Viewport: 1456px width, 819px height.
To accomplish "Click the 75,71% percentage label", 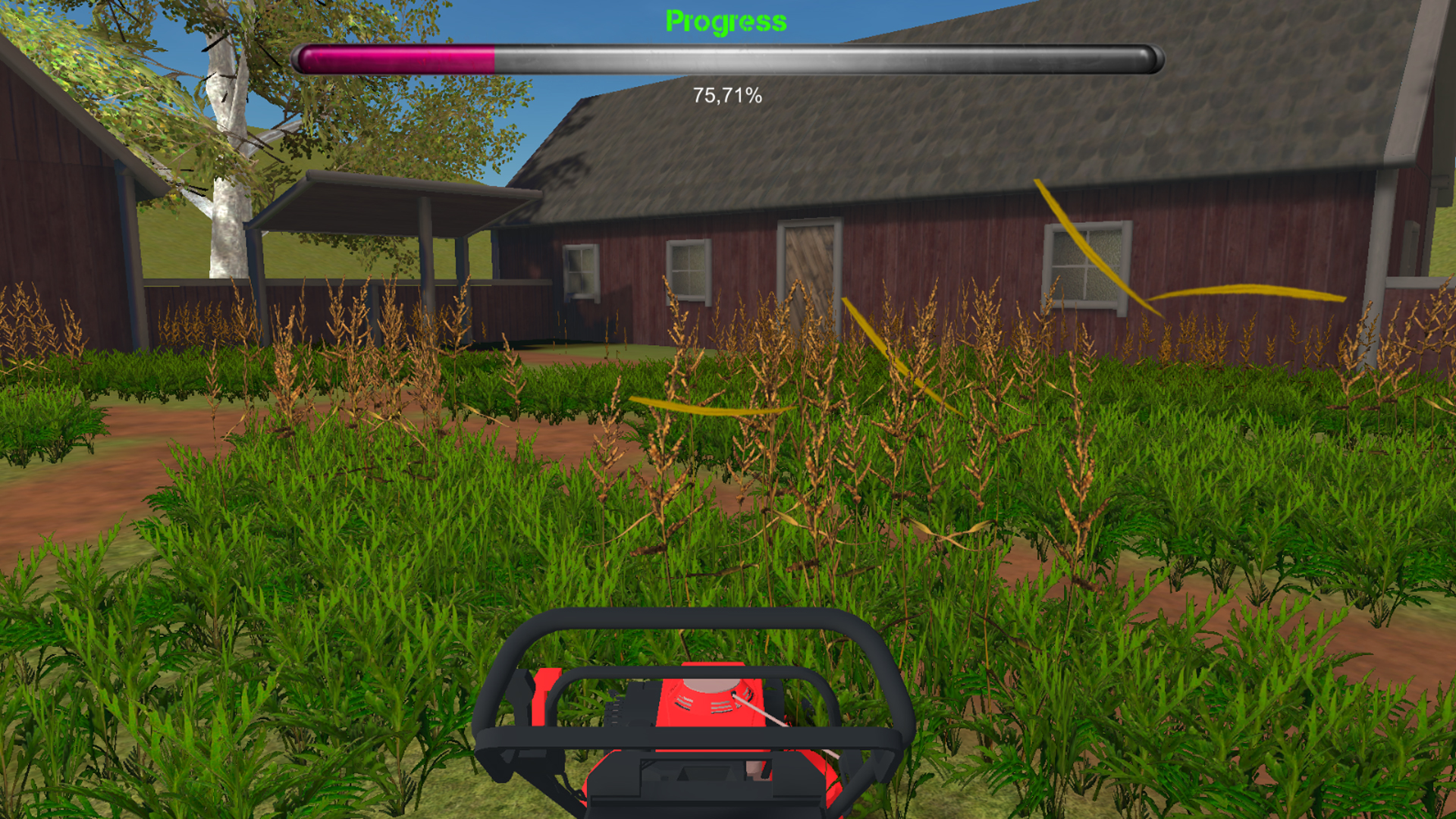I will [x=726, y=96].
